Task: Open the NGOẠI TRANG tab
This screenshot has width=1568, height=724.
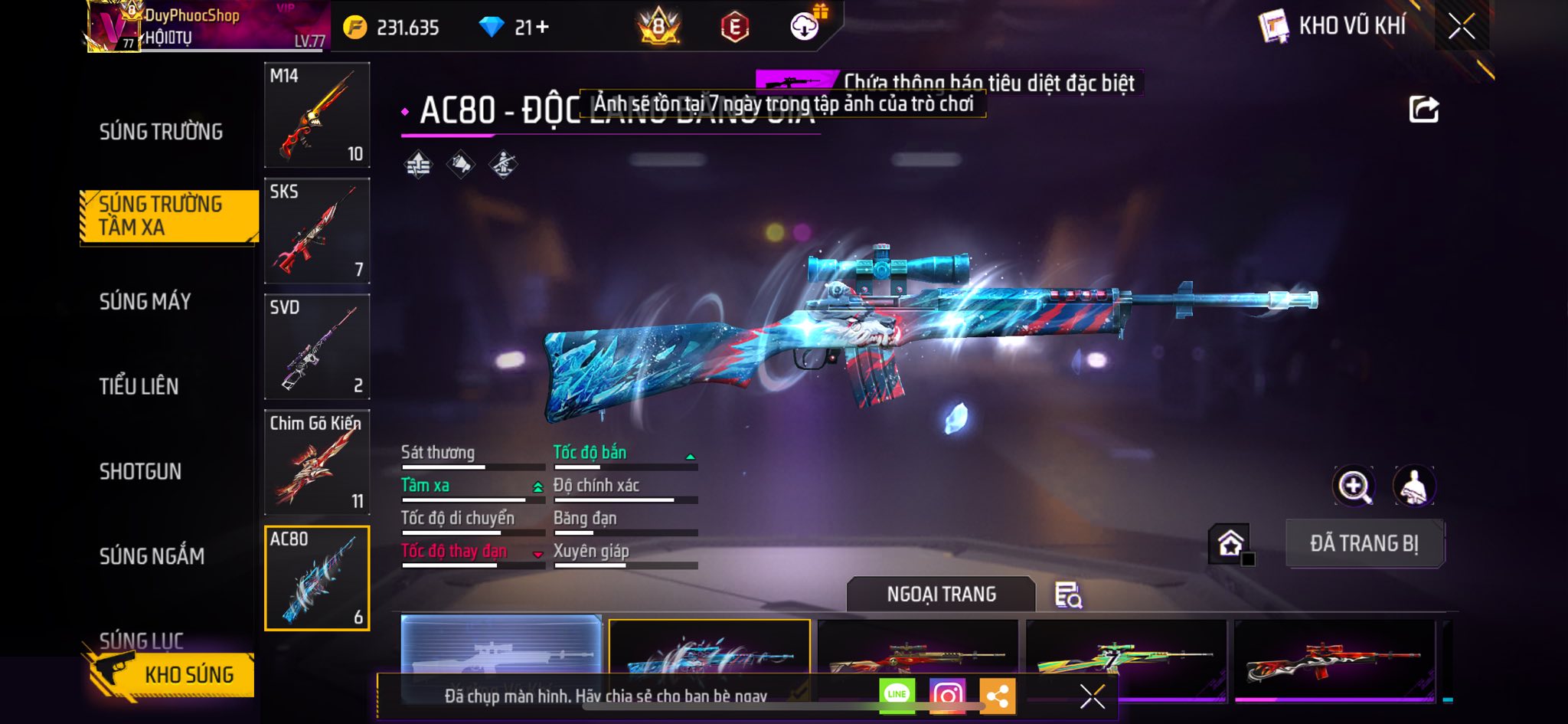Action: pyautogui.click(x=941, y=595)
